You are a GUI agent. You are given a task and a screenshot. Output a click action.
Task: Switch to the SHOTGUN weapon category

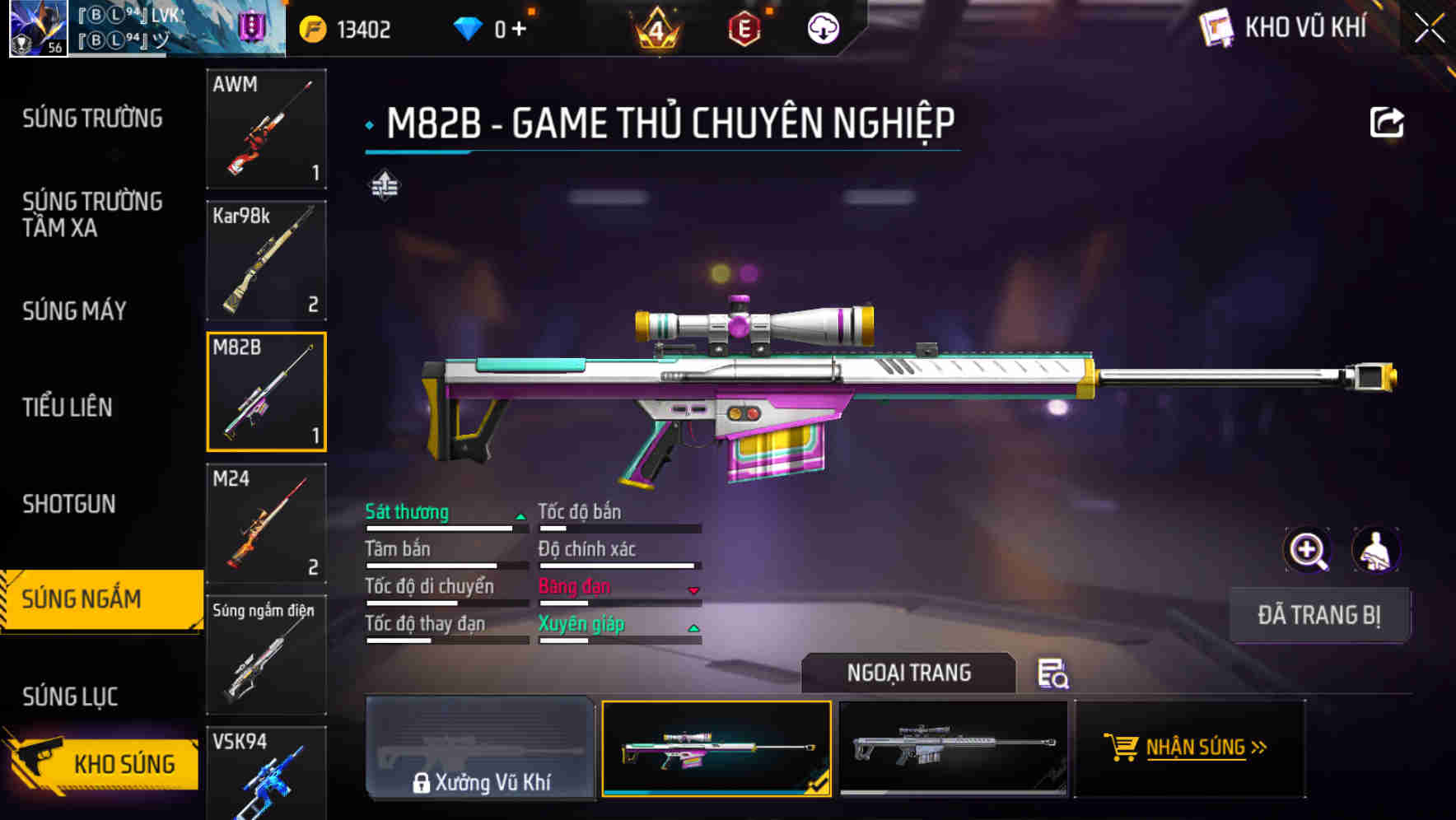[70, 503]
